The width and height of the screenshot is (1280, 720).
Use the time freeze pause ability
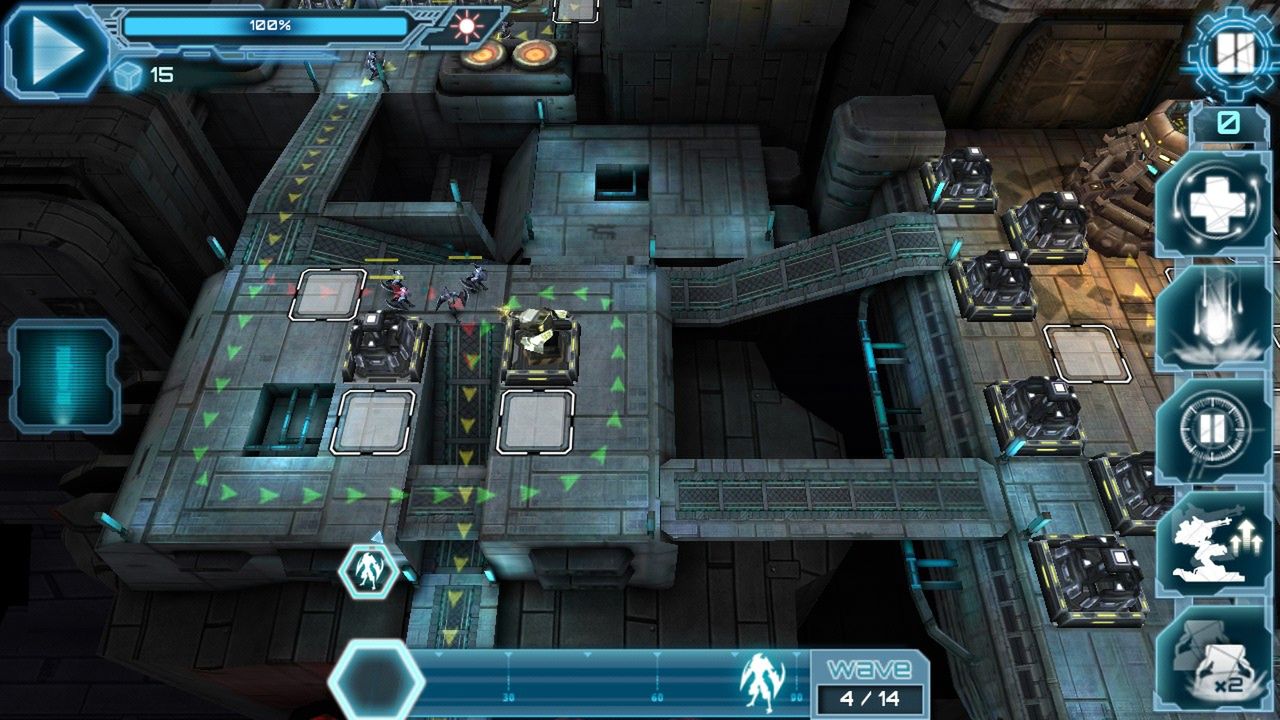pos(1214,431)
